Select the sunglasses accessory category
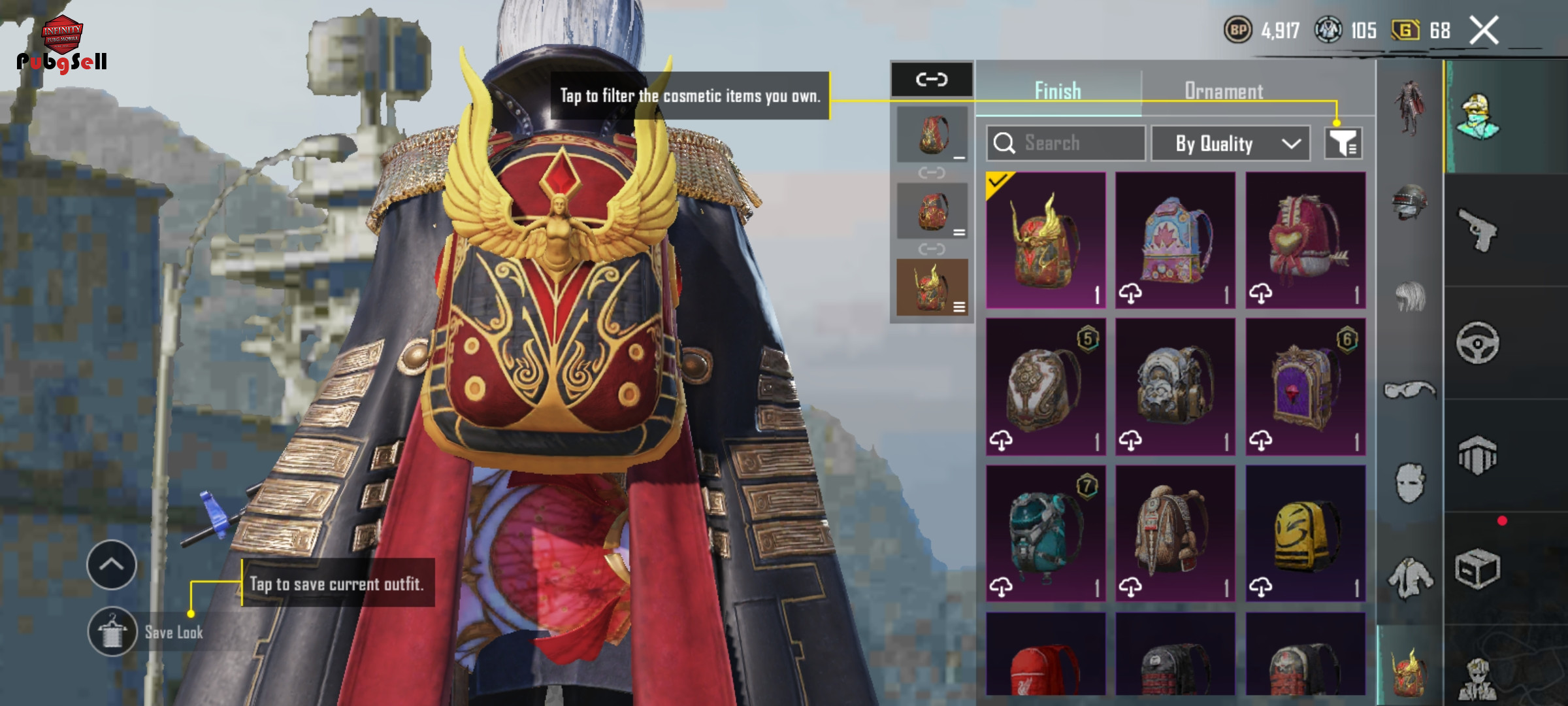Viewport: 1568px width, 706px height. (1409, 390)
